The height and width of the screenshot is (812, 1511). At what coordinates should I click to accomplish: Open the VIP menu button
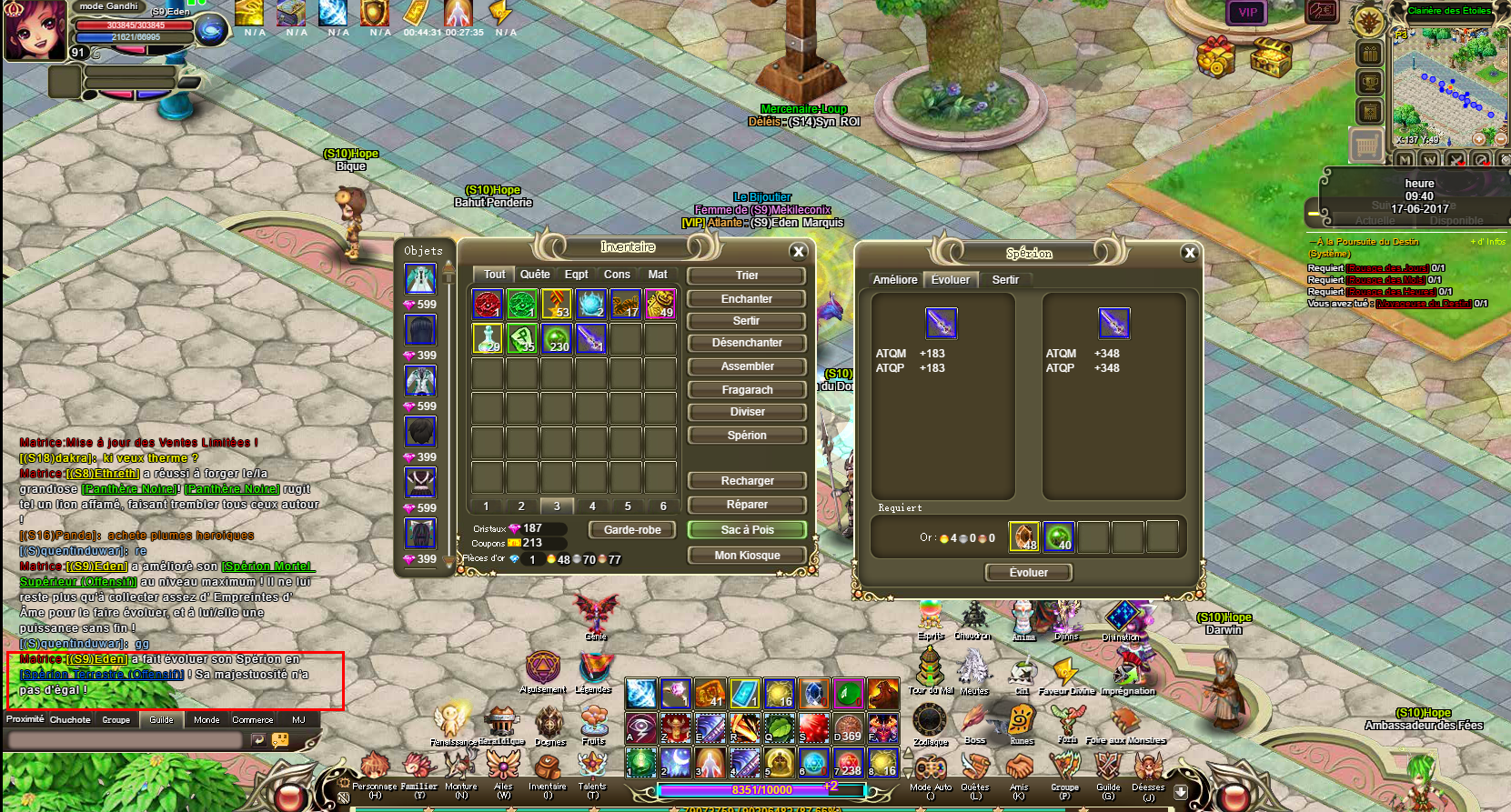1247,13
